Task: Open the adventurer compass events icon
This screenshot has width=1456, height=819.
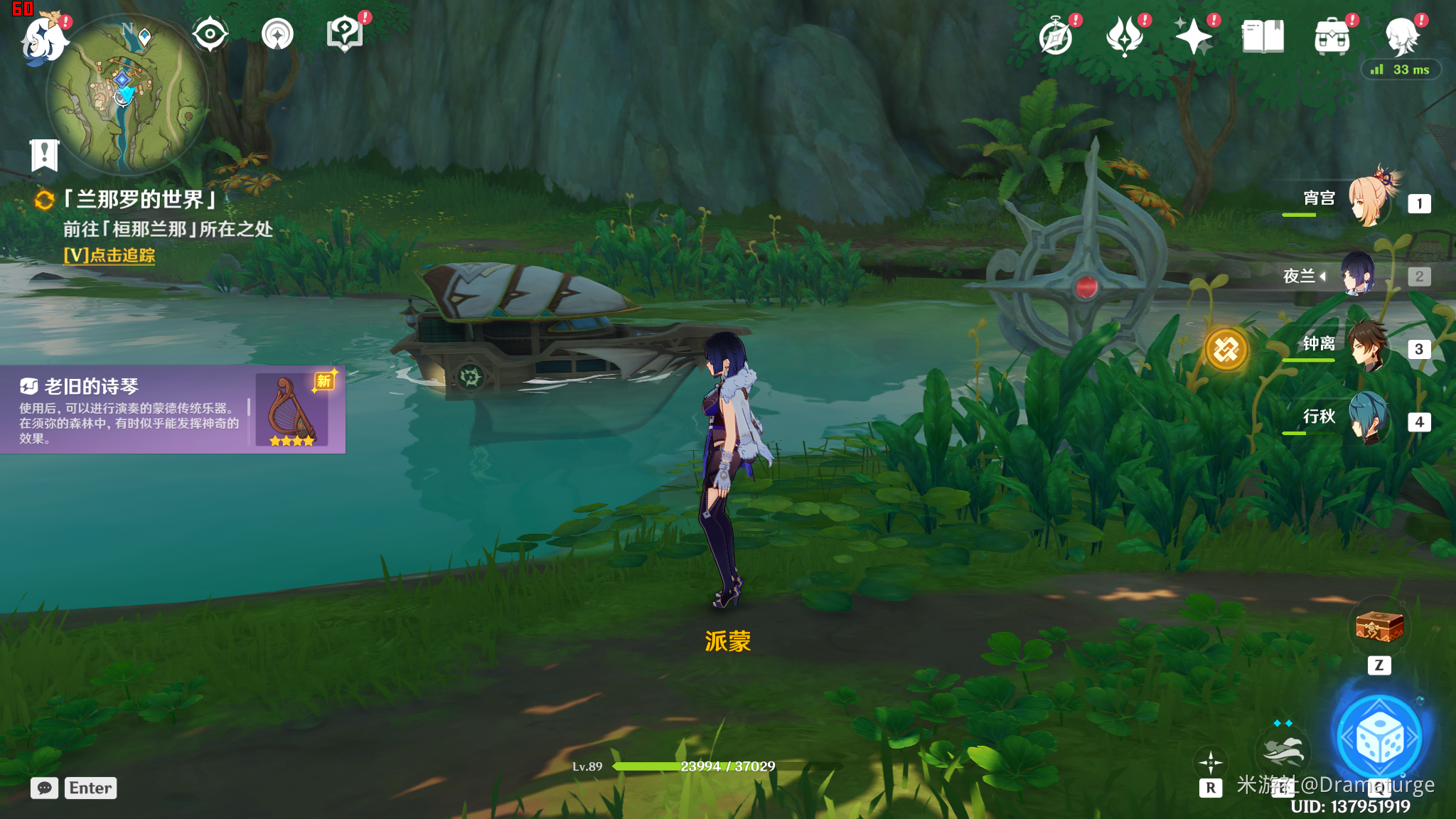Action: tap(1056, 36)
